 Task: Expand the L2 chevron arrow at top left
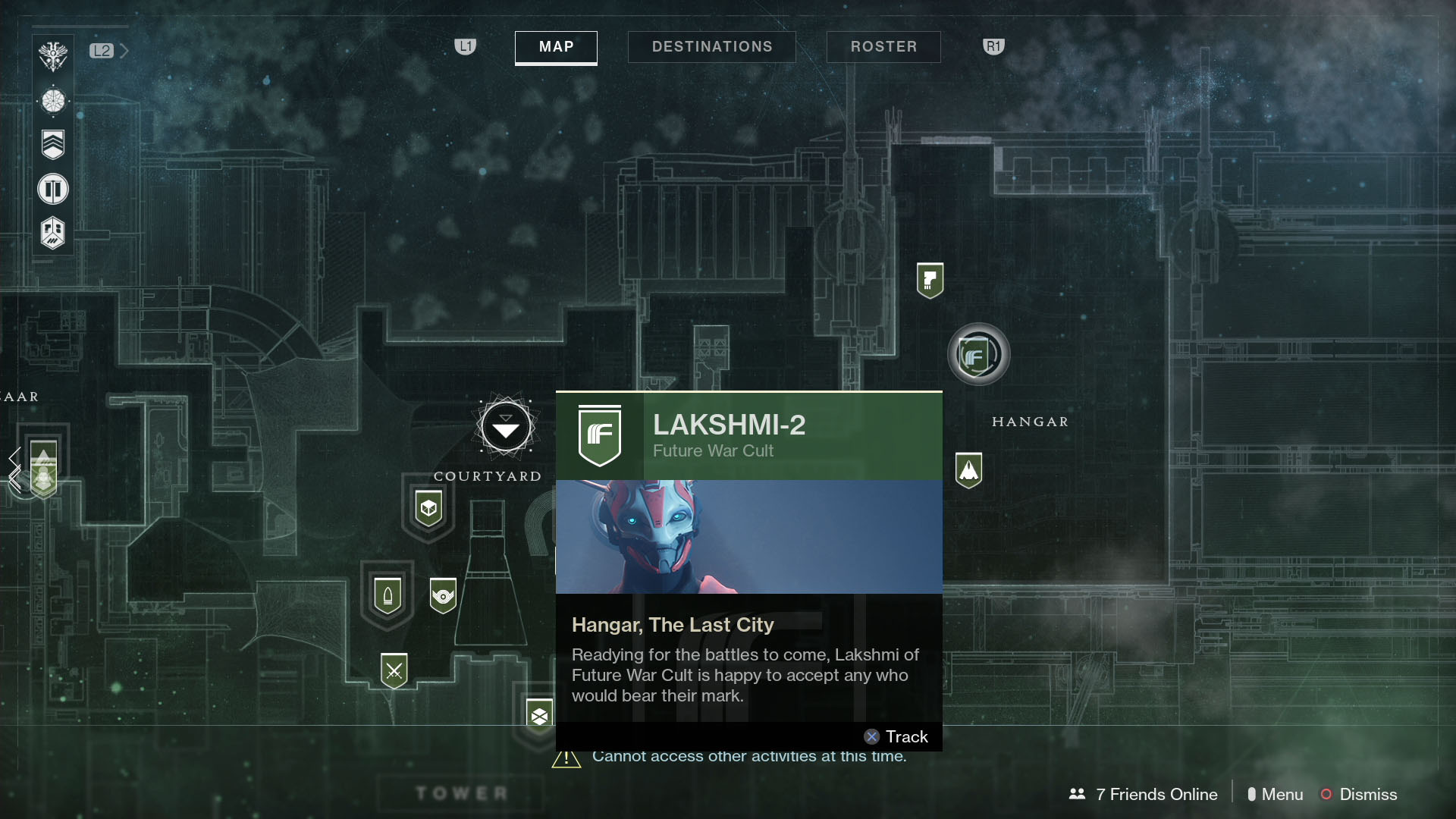[x=124, y=51]
